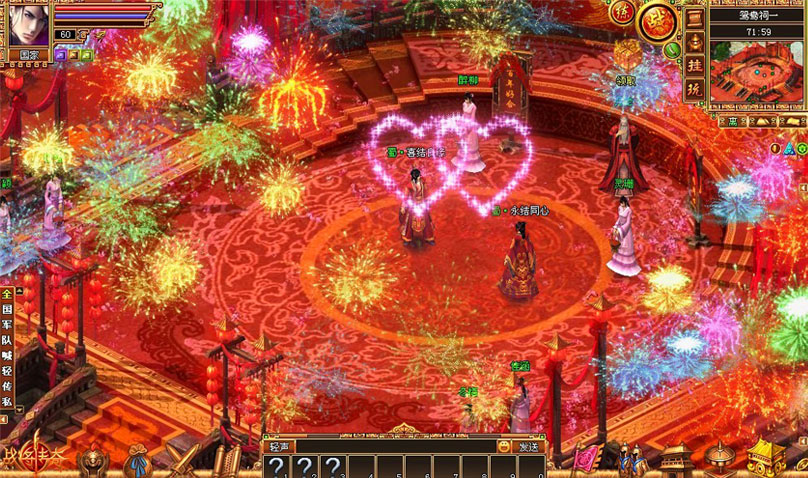The image size is (808, 478).
Task: Switch to the 国 nation chat channel
Action: [x=6, y=310]
